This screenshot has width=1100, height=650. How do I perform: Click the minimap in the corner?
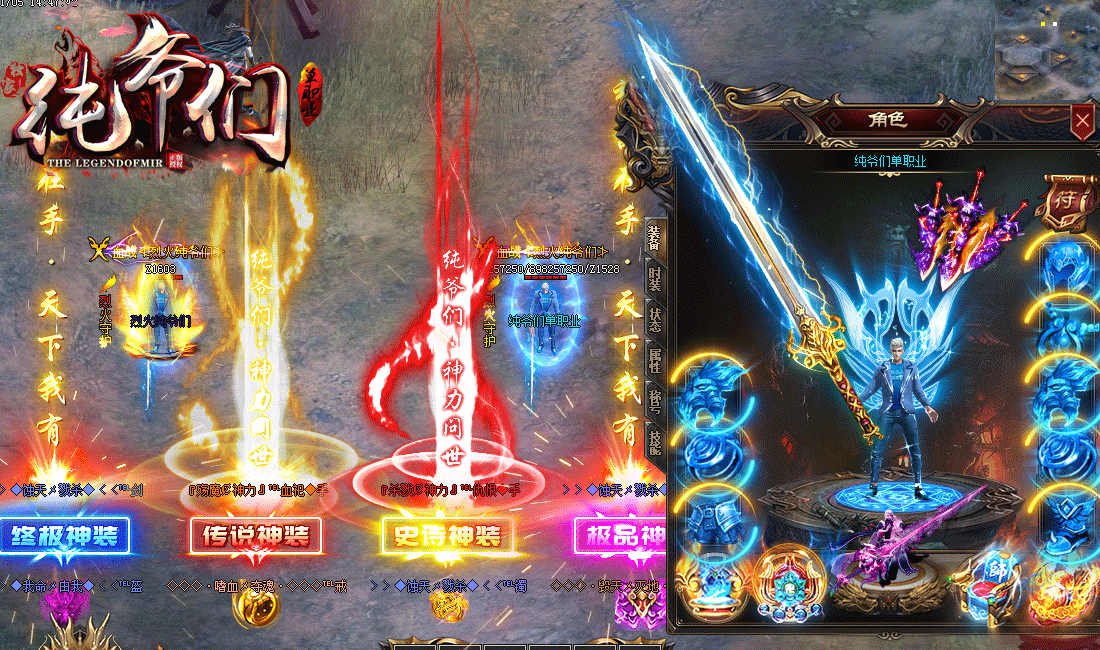pos(1047,50)
